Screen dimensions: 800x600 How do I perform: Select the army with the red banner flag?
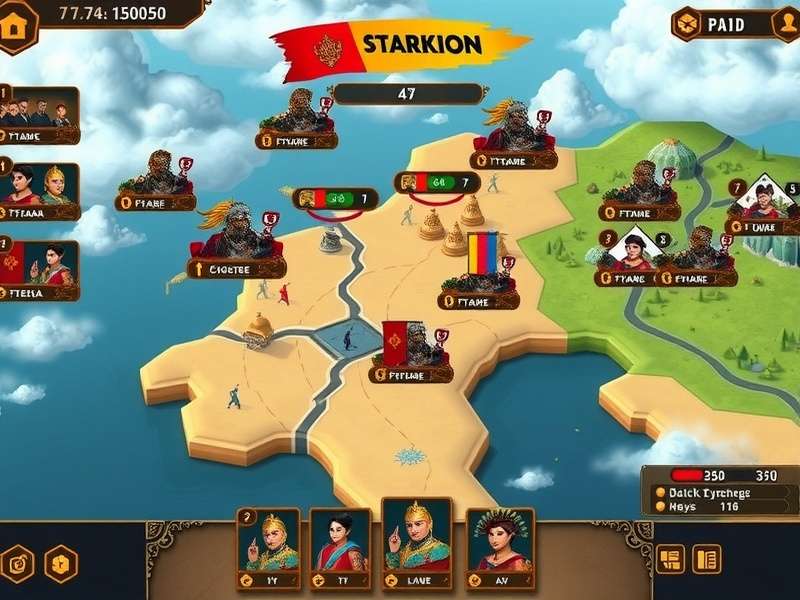click(x=412, y=352)
